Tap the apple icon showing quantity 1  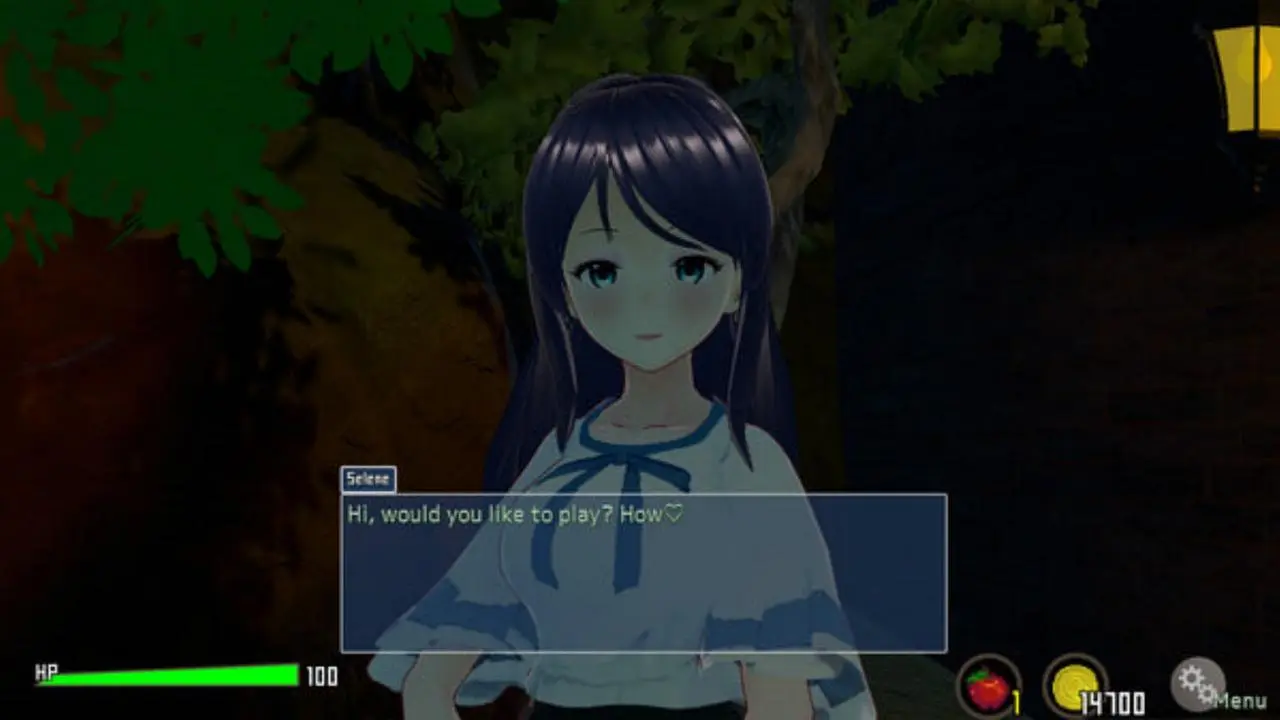(x=986, y=690)
